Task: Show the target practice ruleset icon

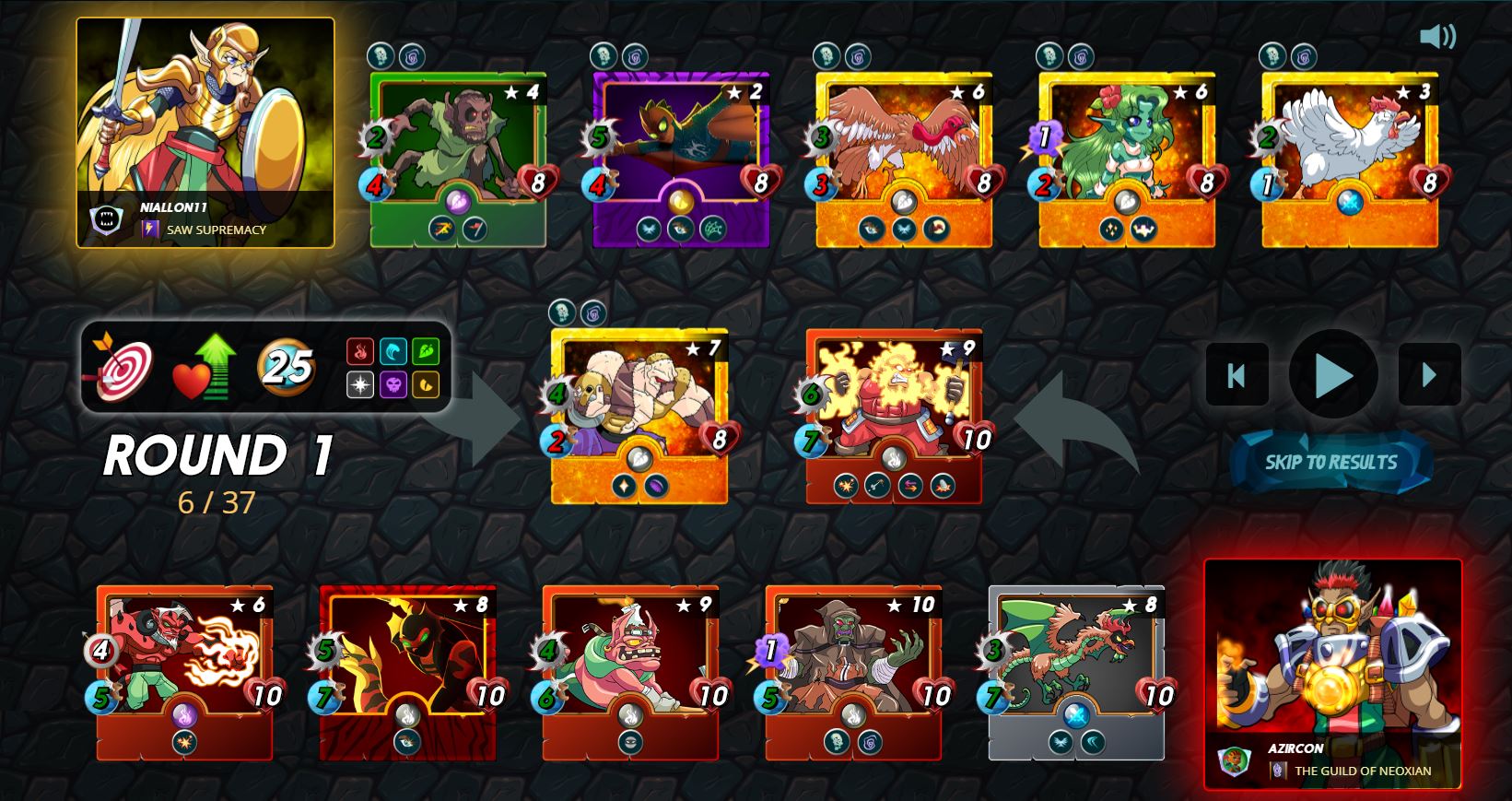Action: pos(121,367)
